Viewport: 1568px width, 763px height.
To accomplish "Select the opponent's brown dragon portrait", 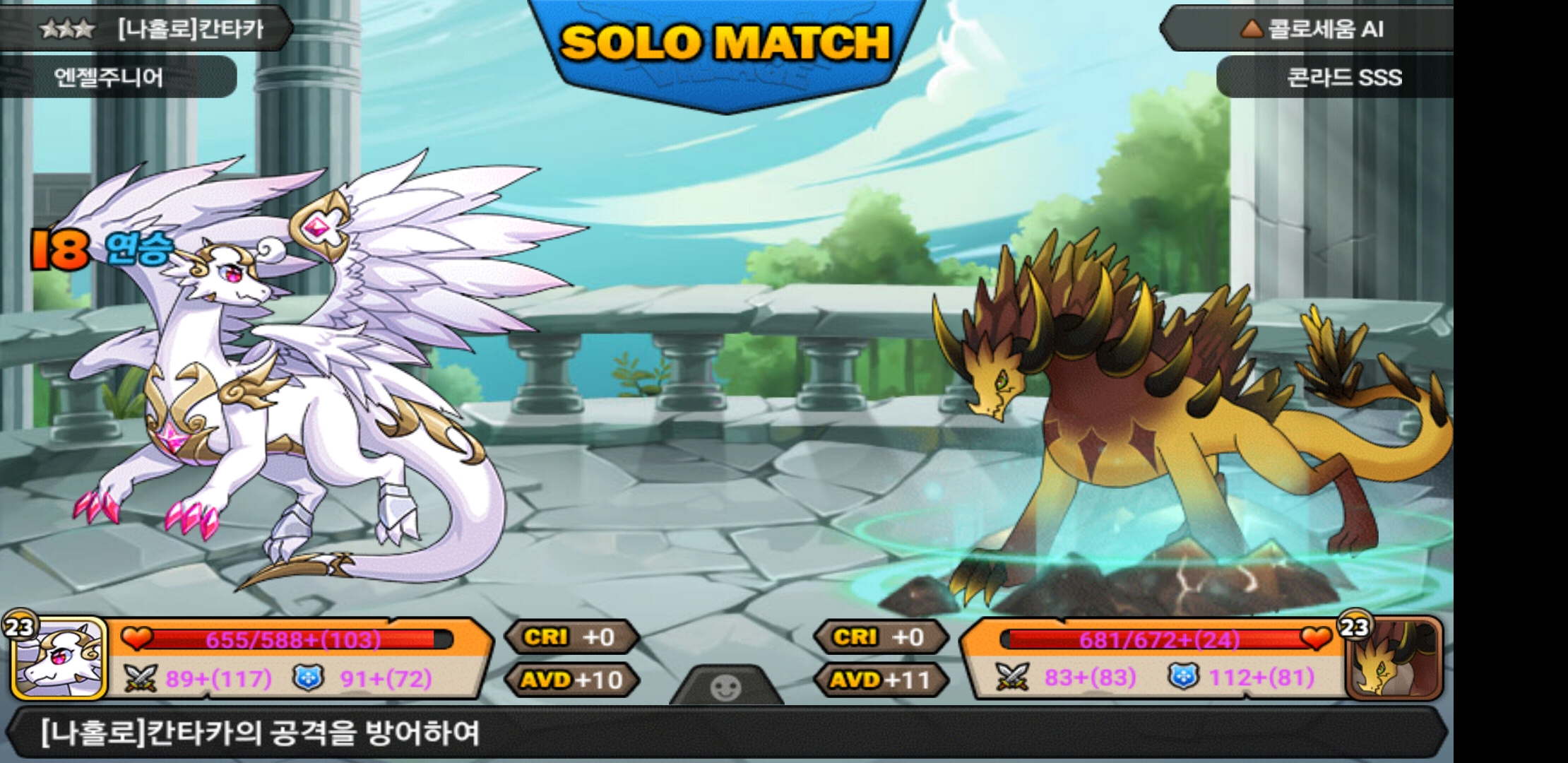I will pyautogui.click(x=1393, y=660).
